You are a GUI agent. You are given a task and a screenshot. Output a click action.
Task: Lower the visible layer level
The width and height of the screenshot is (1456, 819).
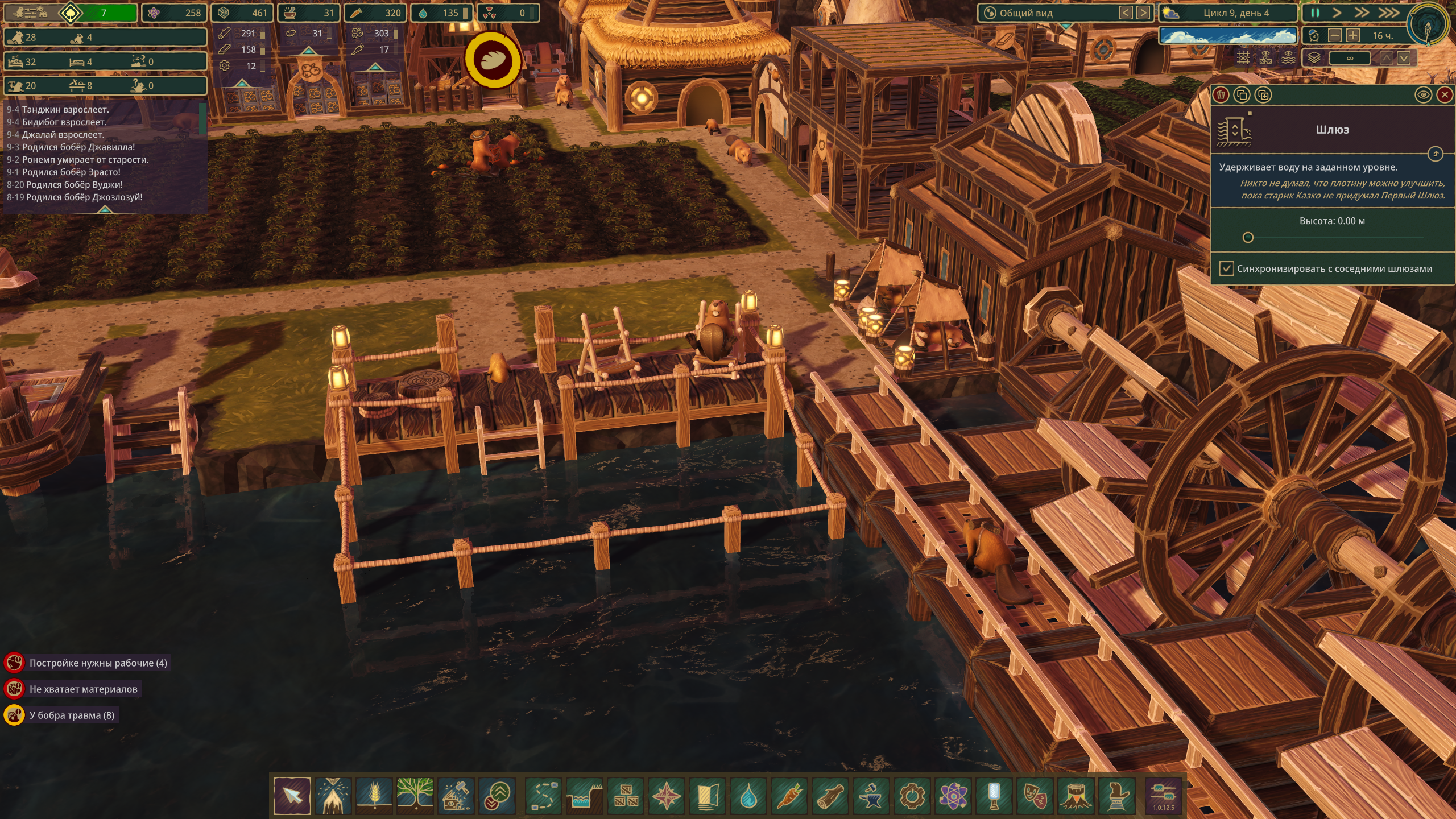[1404, 58]
